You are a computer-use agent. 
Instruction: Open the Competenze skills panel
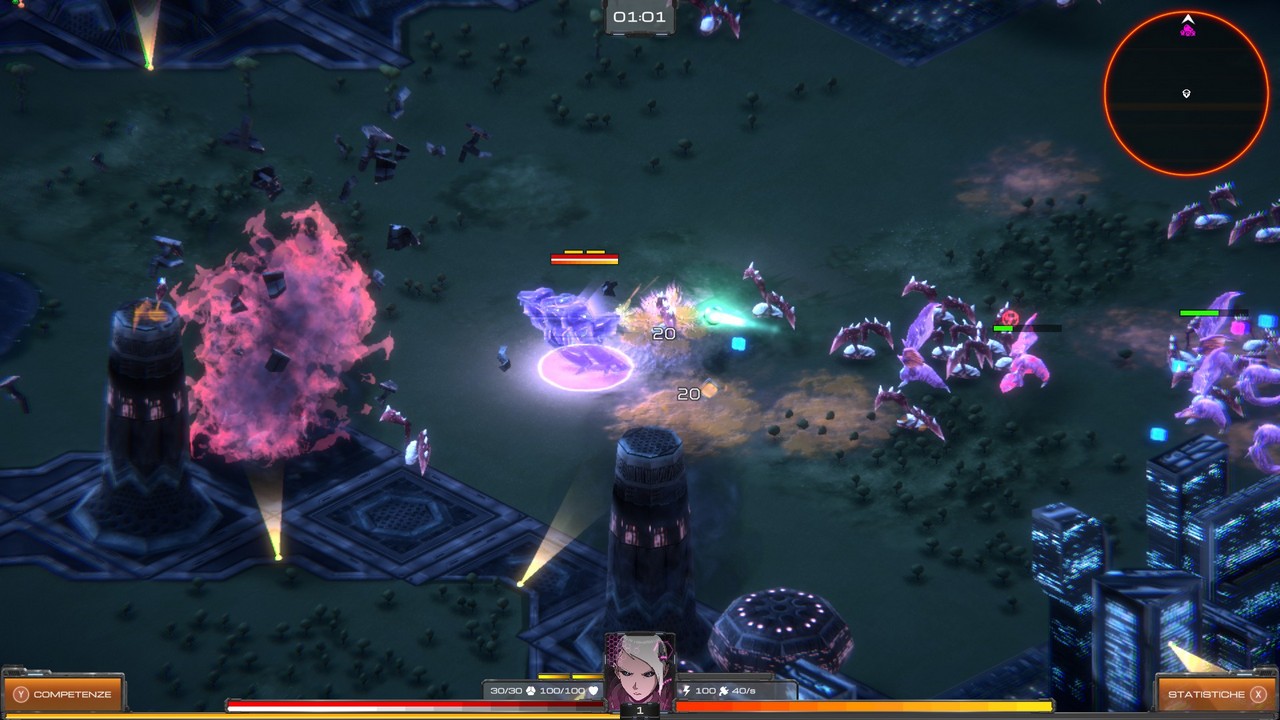click(63, 694)
